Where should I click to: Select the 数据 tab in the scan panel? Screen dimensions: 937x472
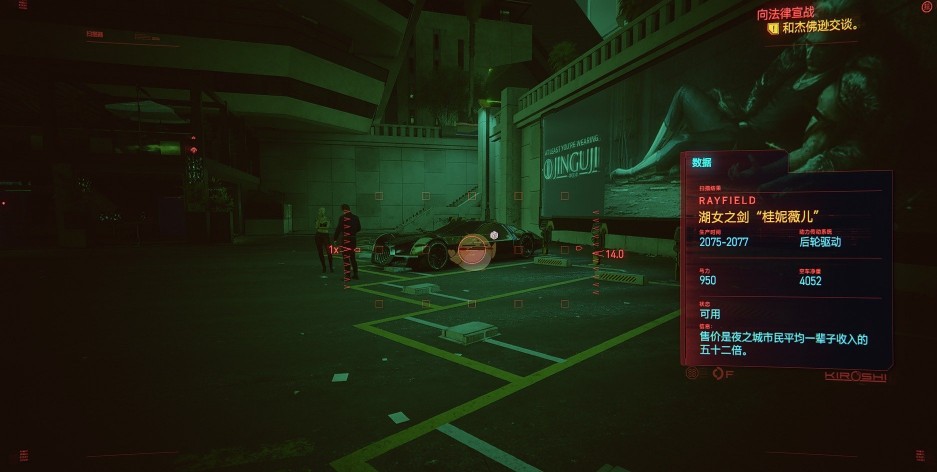coord(702,162)
